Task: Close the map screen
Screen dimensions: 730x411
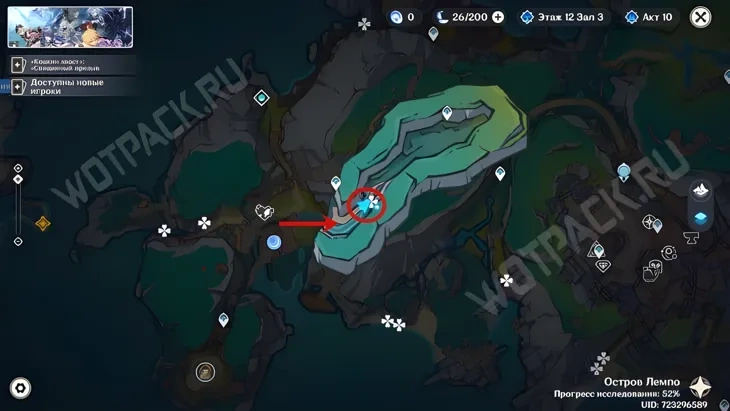Action: coord(701,17)
